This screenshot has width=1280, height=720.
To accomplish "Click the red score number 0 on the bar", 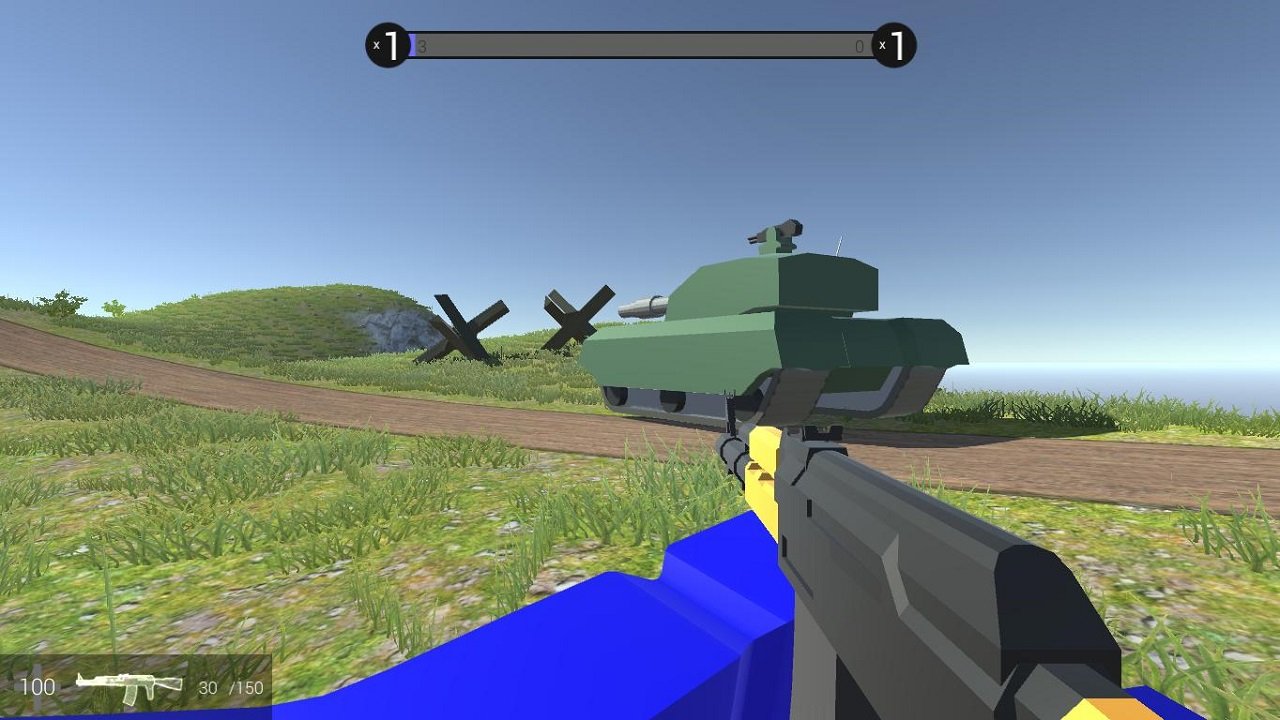I will (x=858, y=44).
